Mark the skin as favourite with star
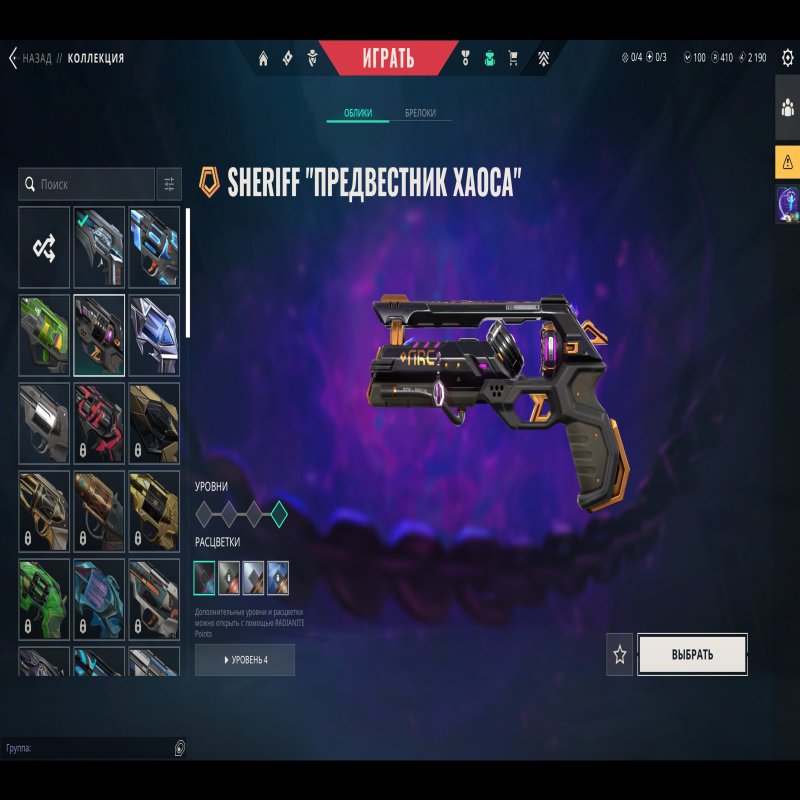The width and height of the screenshot is (800, 800). pos(620,655)
